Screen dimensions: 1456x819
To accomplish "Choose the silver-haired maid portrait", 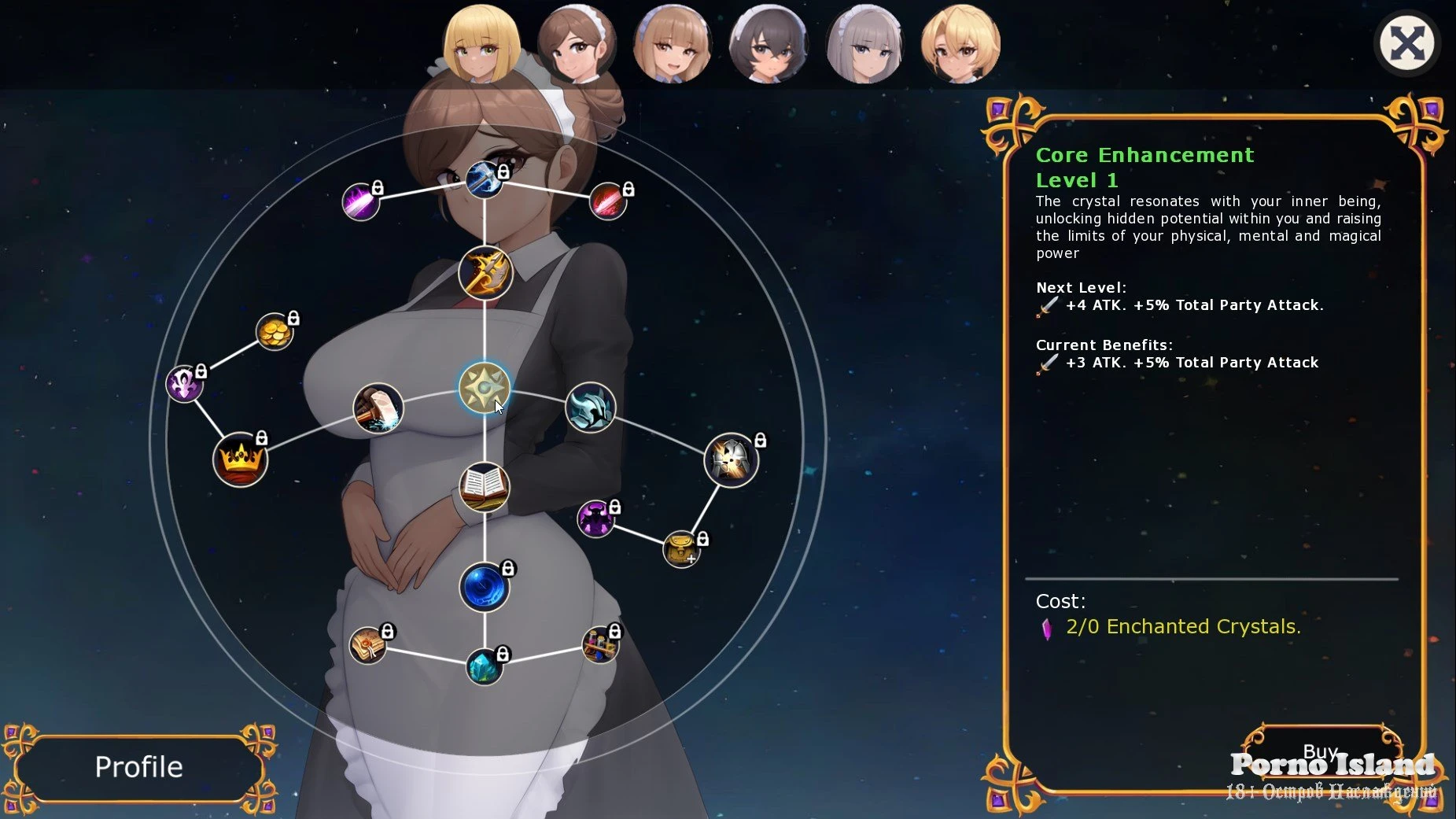I will click(864, 44).
